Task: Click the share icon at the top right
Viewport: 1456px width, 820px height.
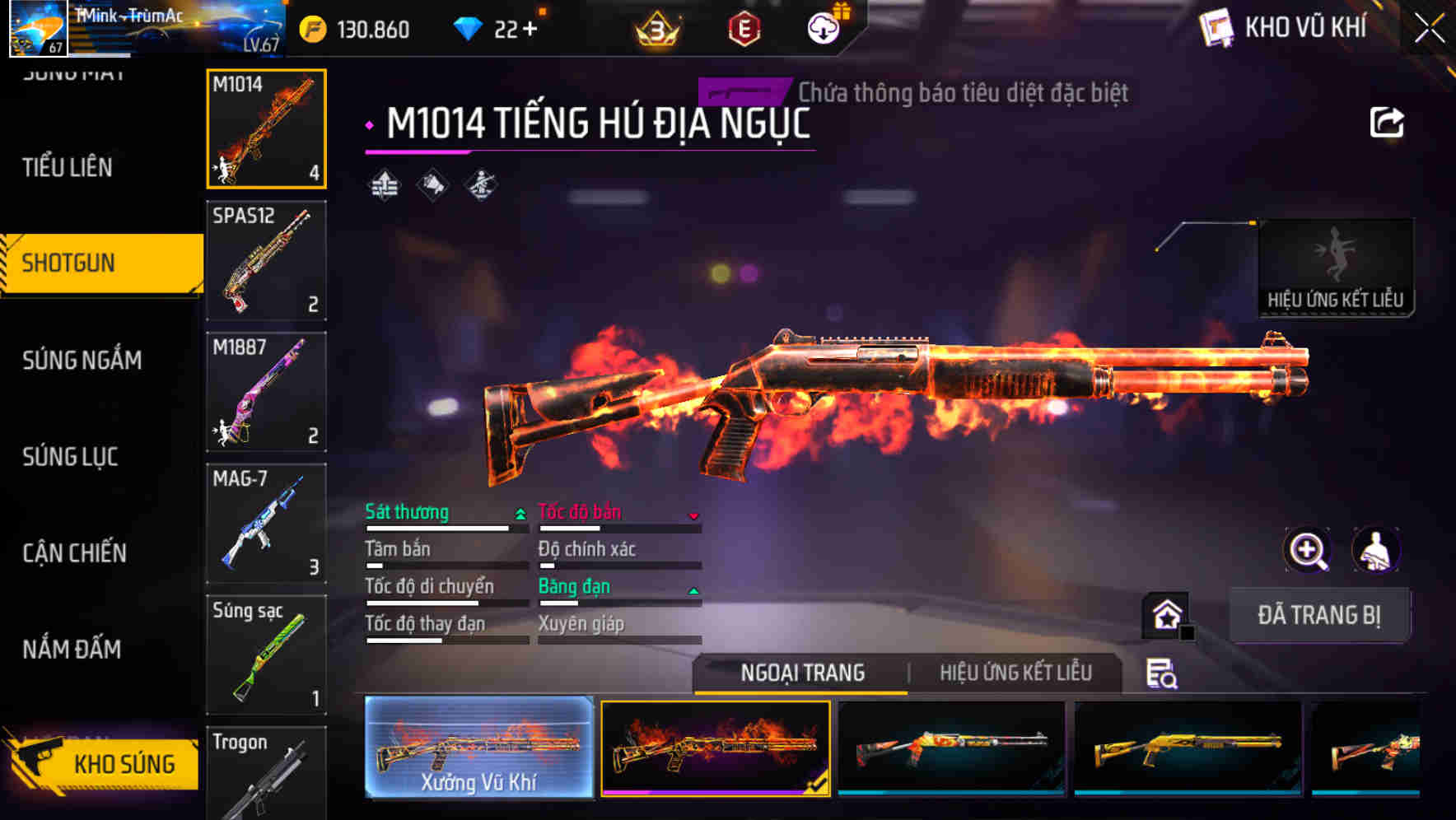Action: coord(1388,122)
